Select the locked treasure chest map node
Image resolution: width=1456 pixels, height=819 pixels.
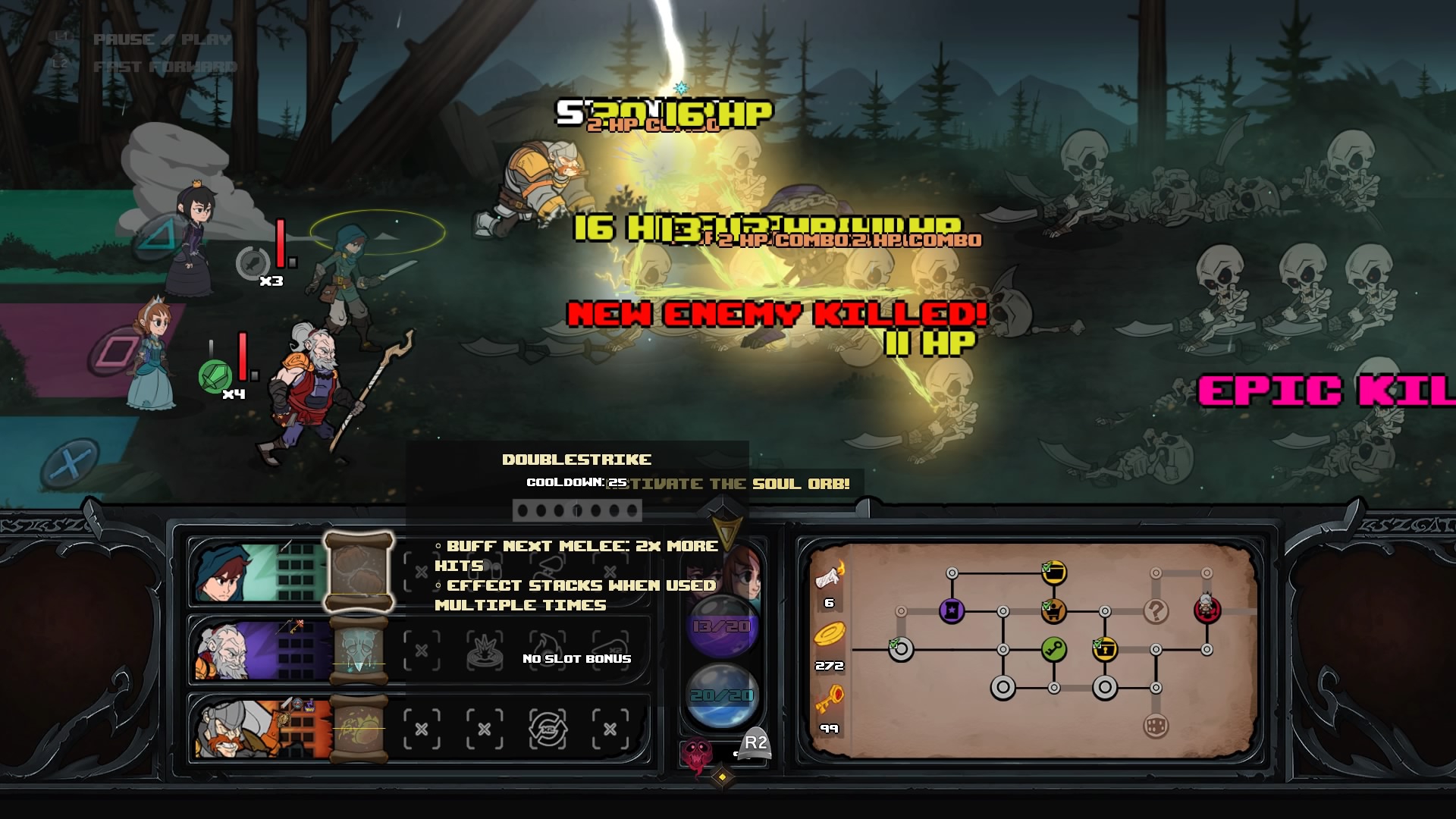click(1105, 649)
